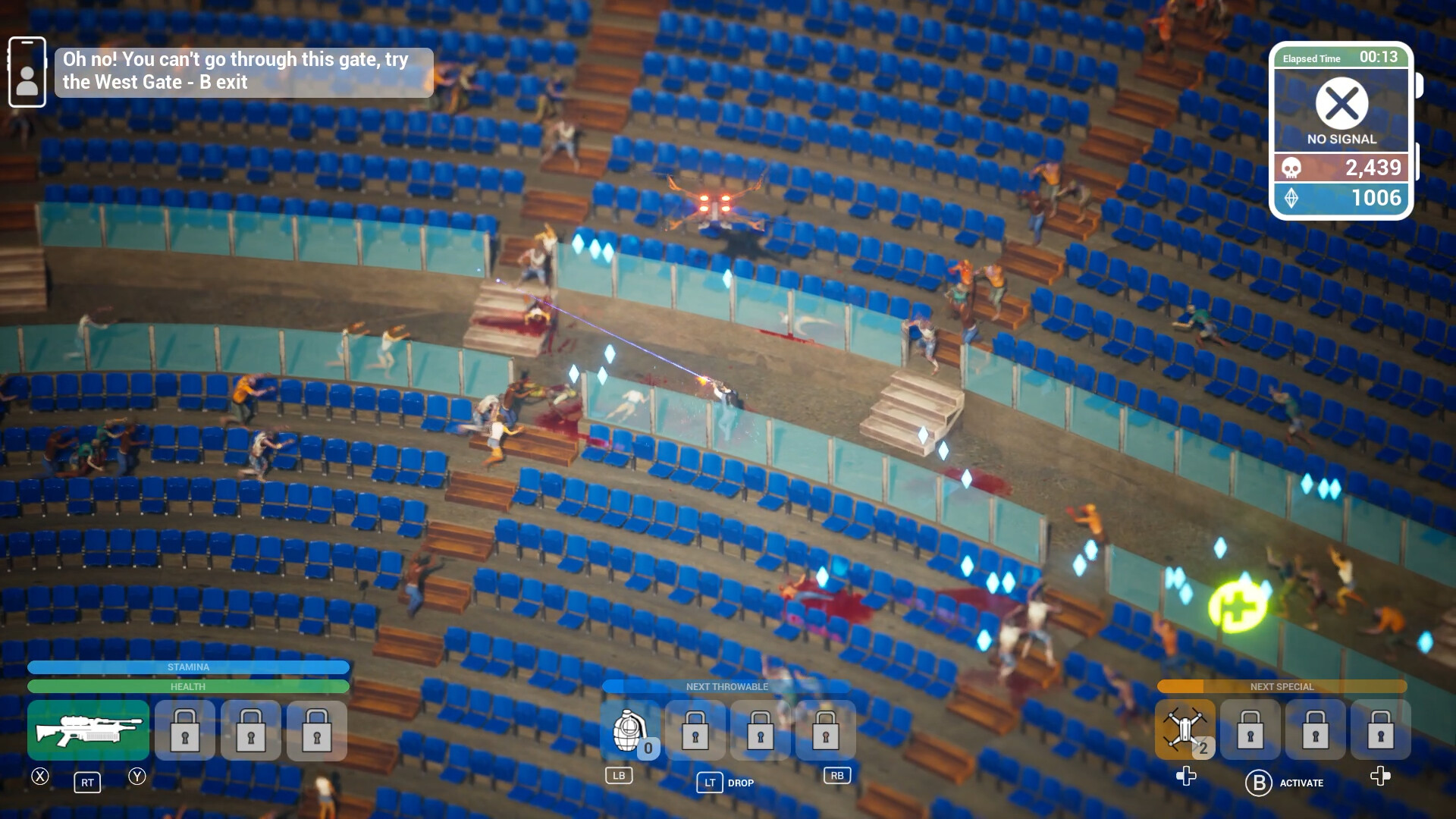Click the STAMINA bar
This screenshot has width=1456, height=819.
click(x=188, y=667)
